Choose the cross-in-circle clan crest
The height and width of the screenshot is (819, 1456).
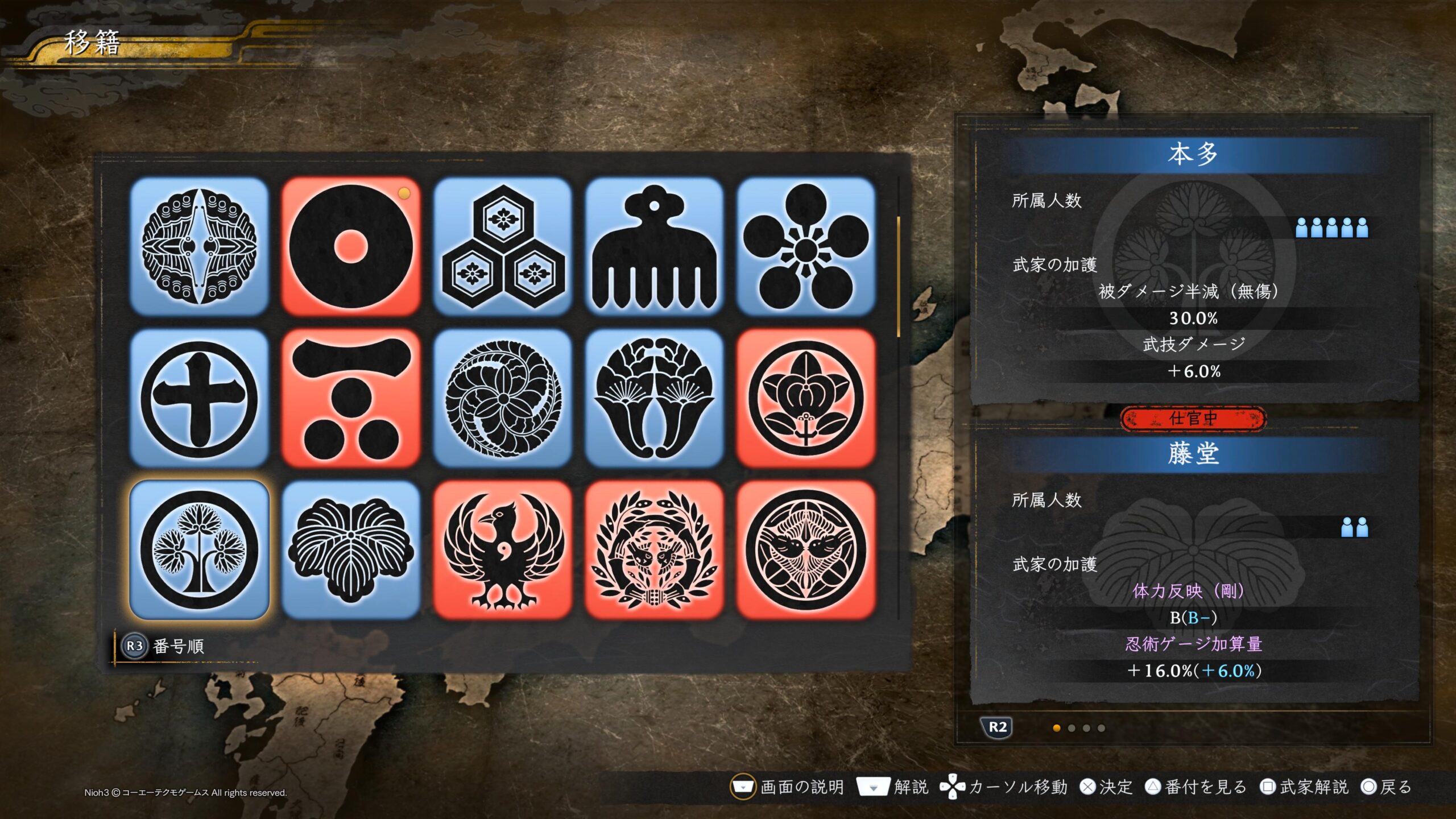click(199, 398)
